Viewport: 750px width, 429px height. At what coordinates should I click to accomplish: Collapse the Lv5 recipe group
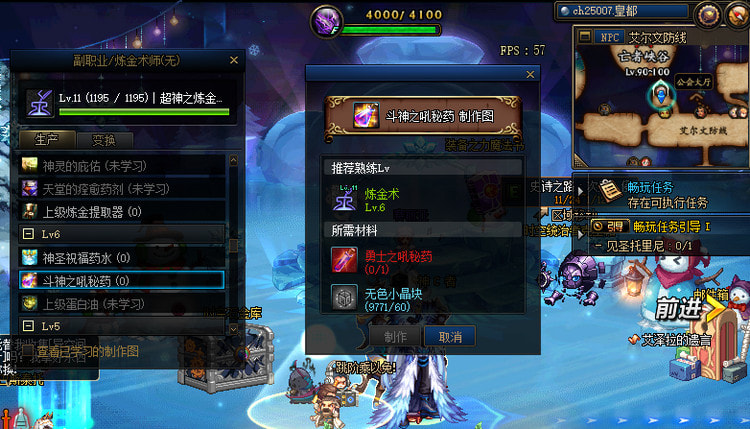29,326
